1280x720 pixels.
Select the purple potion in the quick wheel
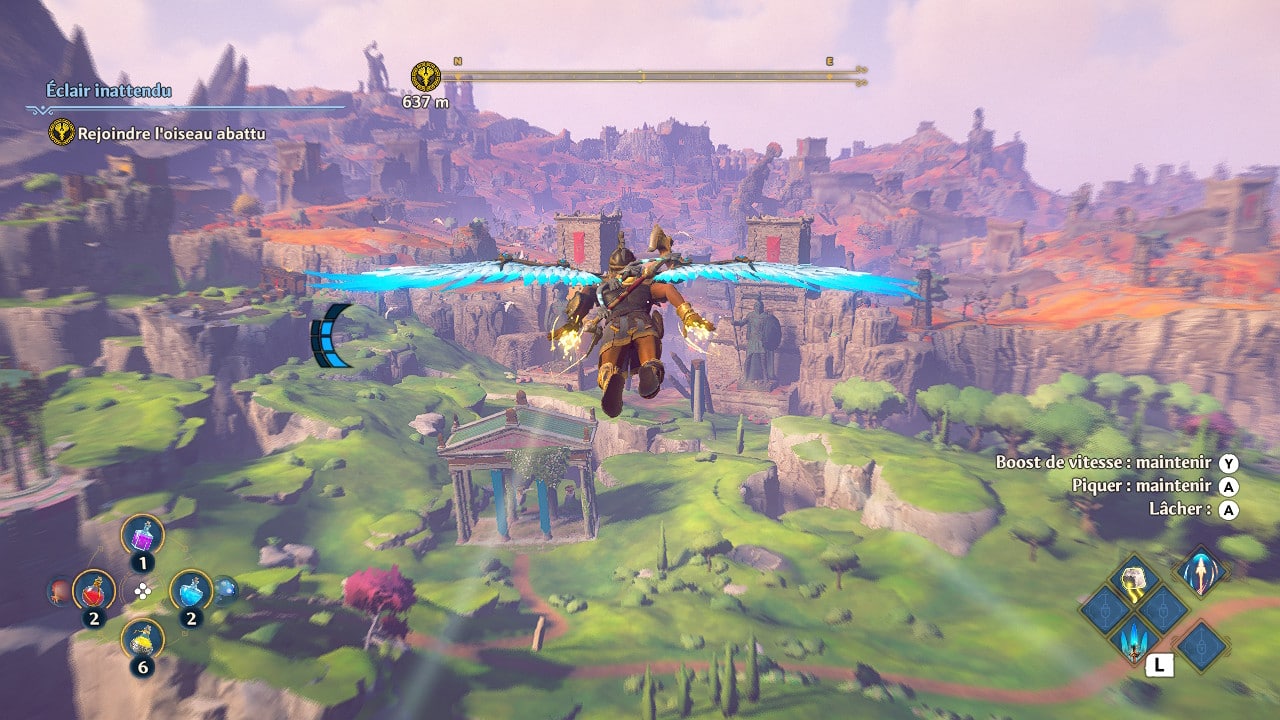(x=142, y=535)
